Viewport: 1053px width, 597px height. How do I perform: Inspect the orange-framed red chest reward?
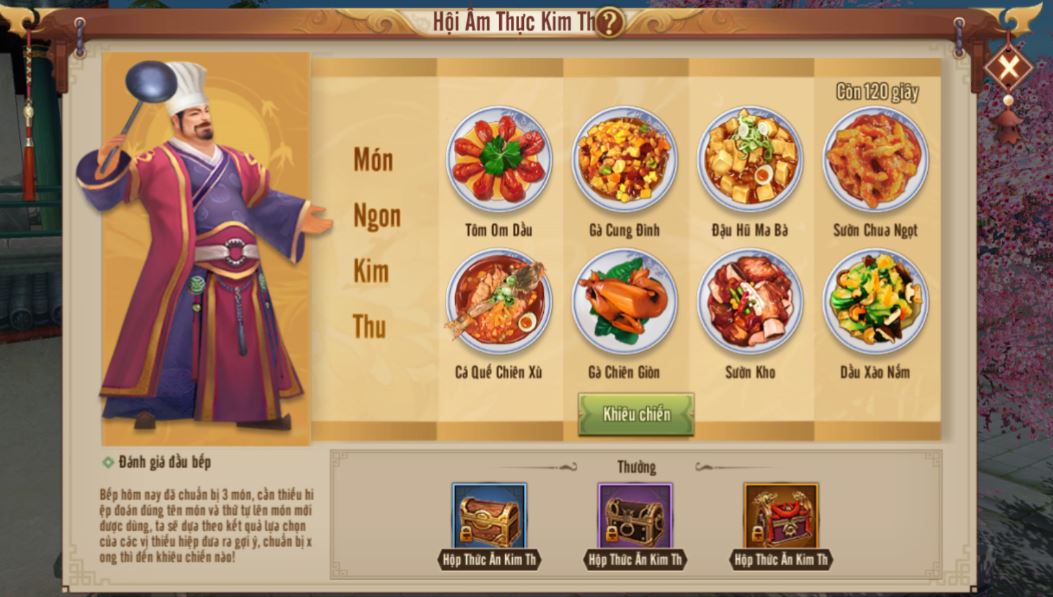[x=781, y=517]
